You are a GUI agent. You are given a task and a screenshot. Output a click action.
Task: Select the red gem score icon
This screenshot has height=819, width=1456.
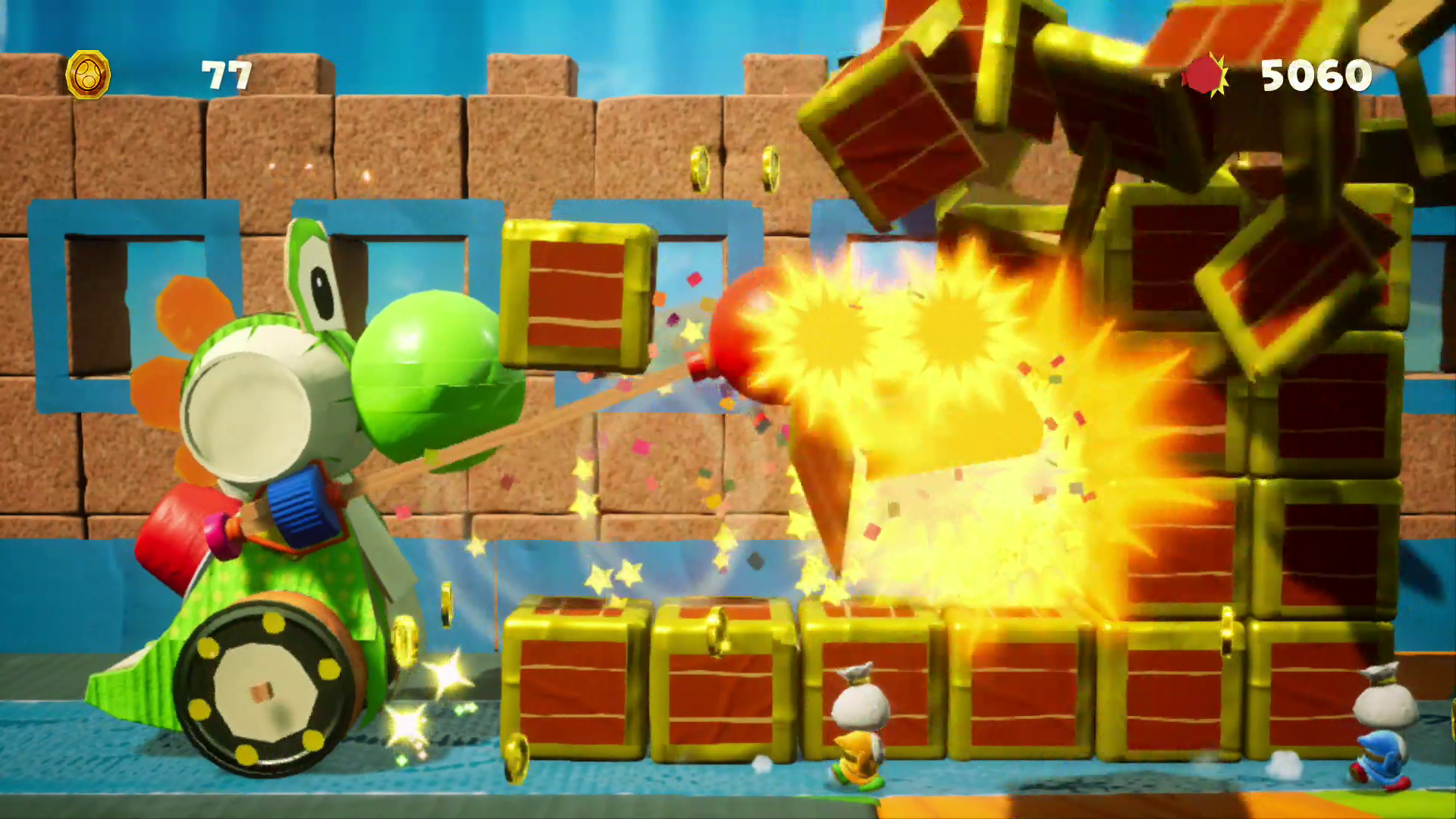coord(1203,75)
